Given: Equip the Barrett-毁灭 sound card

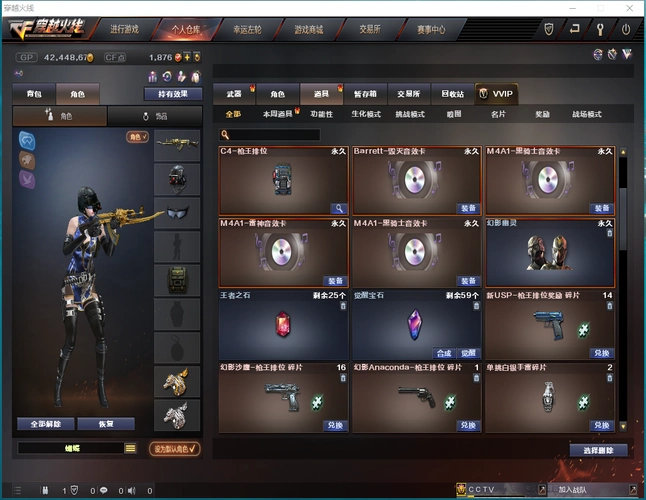Looking at the screenshot, I should coord(468,209).
